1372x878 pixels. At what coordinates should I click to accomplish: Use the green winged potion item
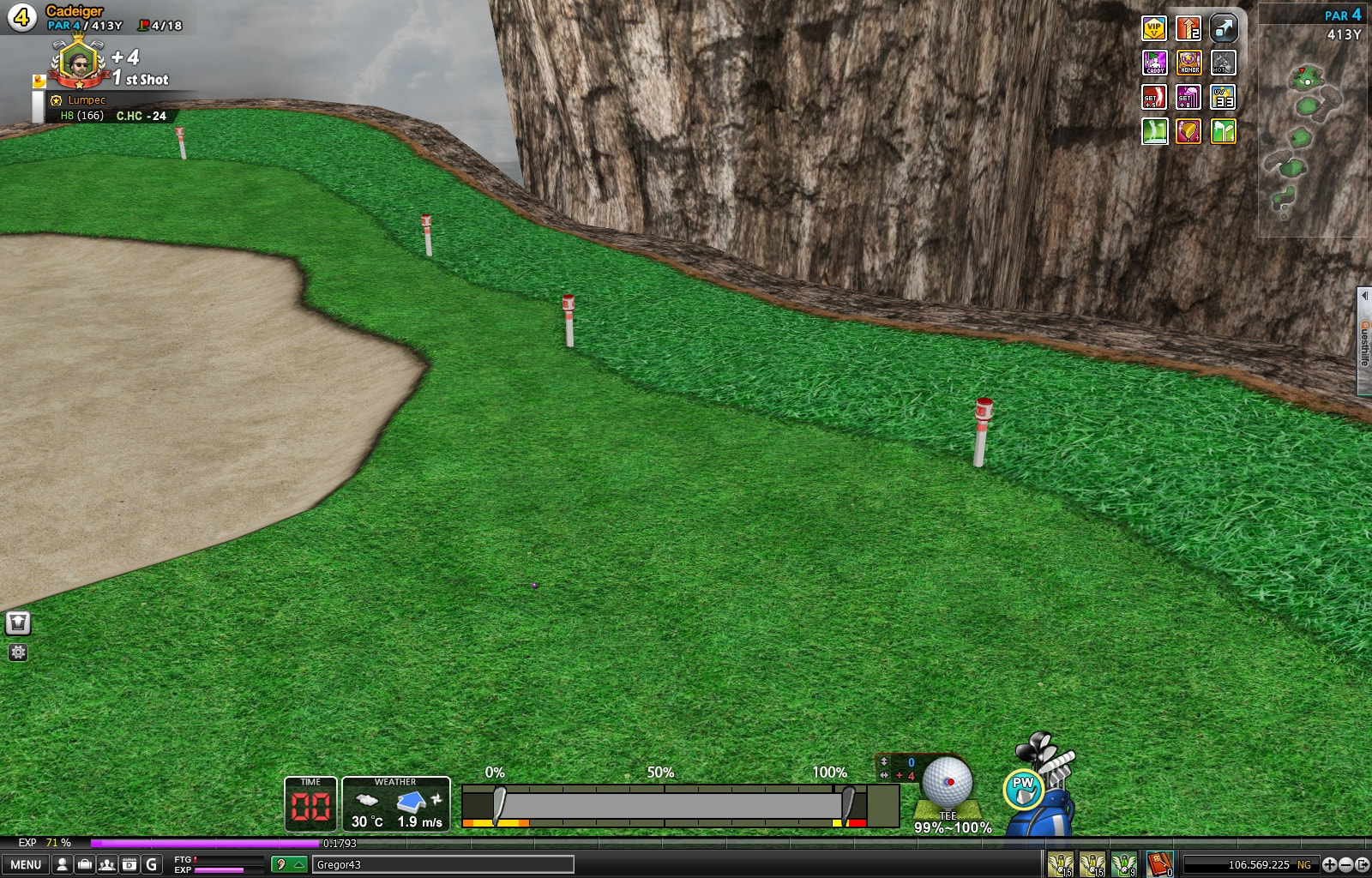1124,864
